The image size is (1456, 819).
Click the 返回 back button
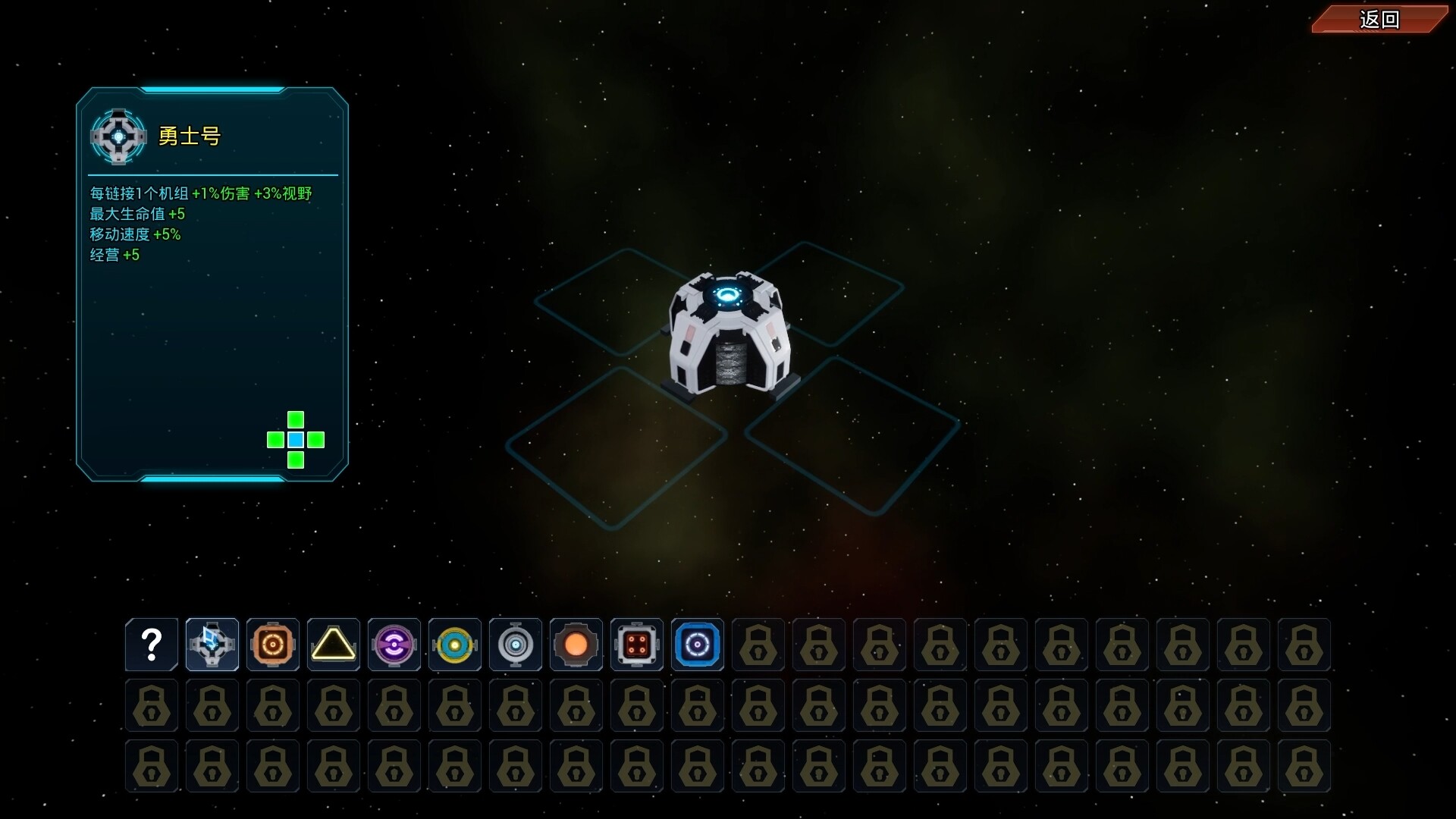[1379, 20]
